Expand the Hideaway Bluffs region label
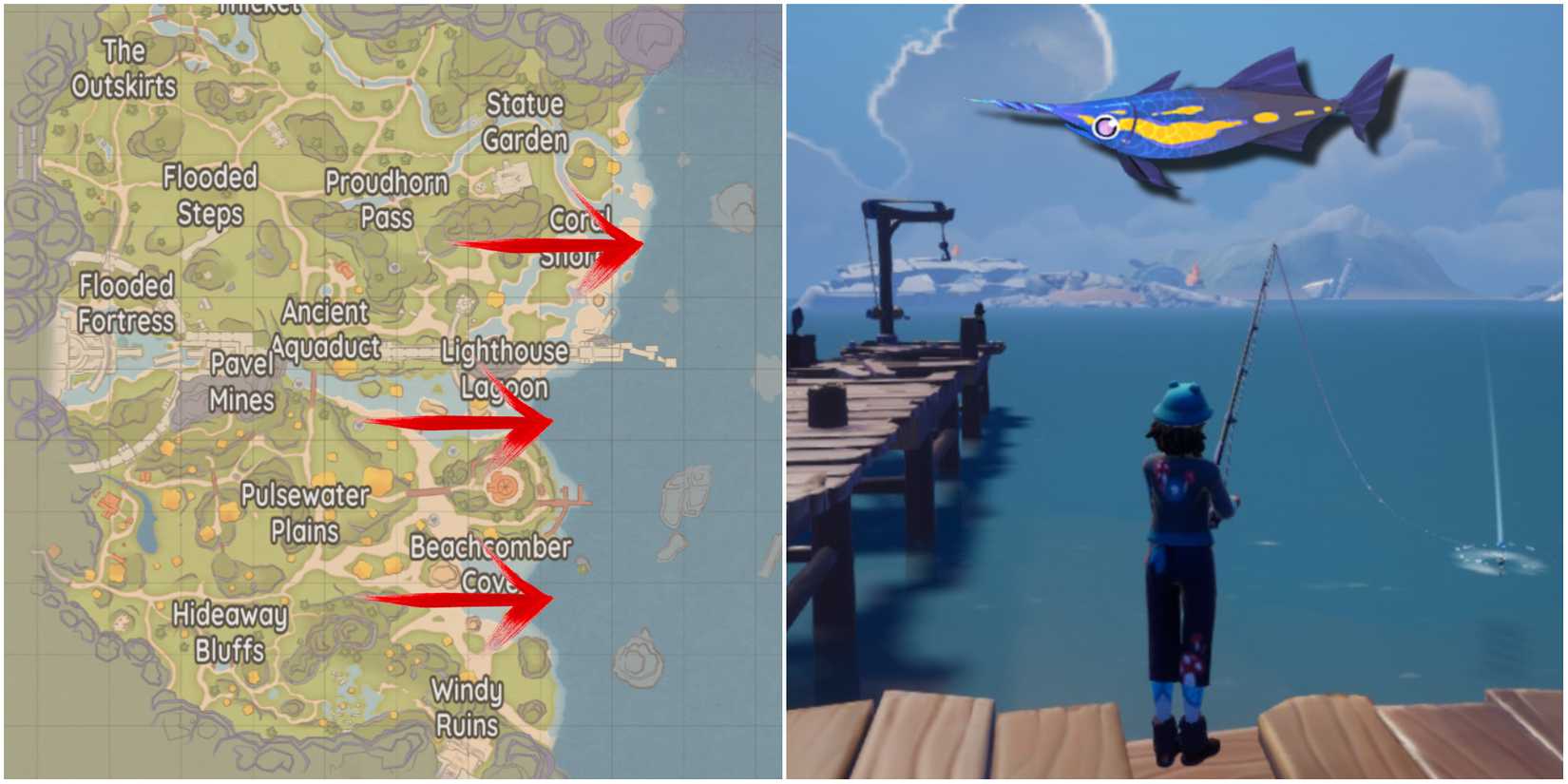The height and width of the screenshot is (784, 1568). click(x=231, y=632)
